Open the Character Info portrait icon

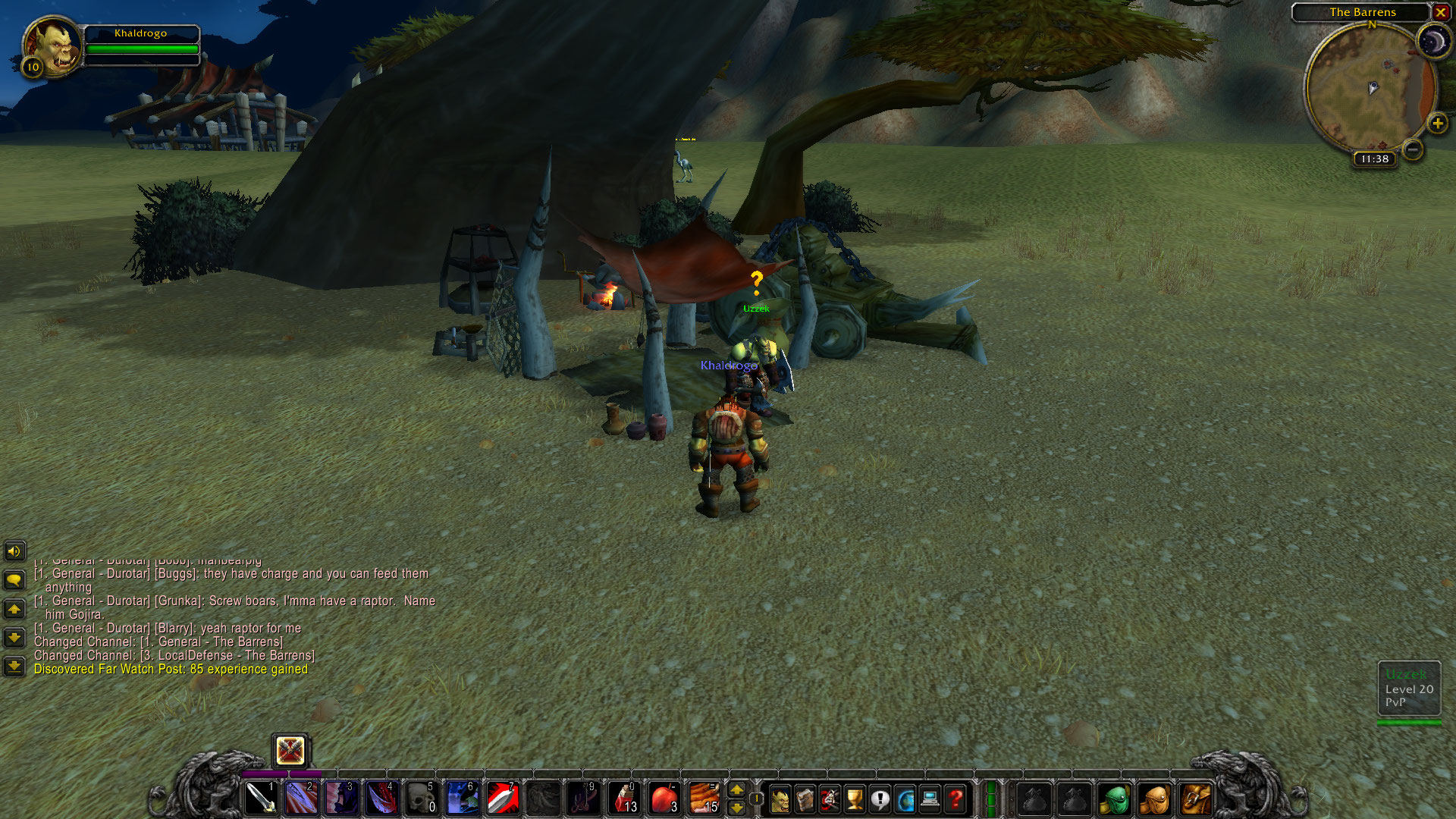[780, 798]
